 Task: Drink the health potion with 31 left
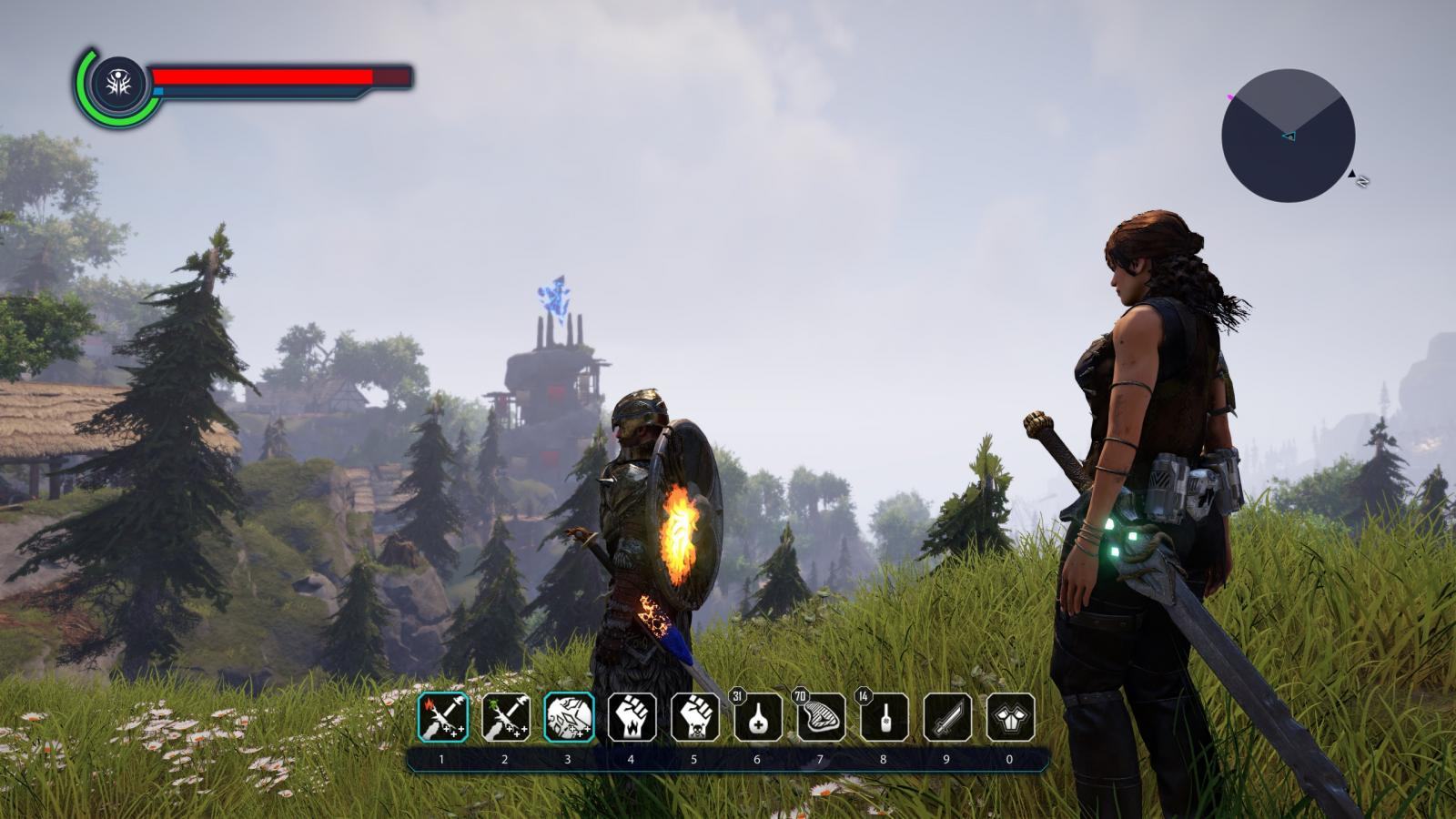tap(757, 718)
